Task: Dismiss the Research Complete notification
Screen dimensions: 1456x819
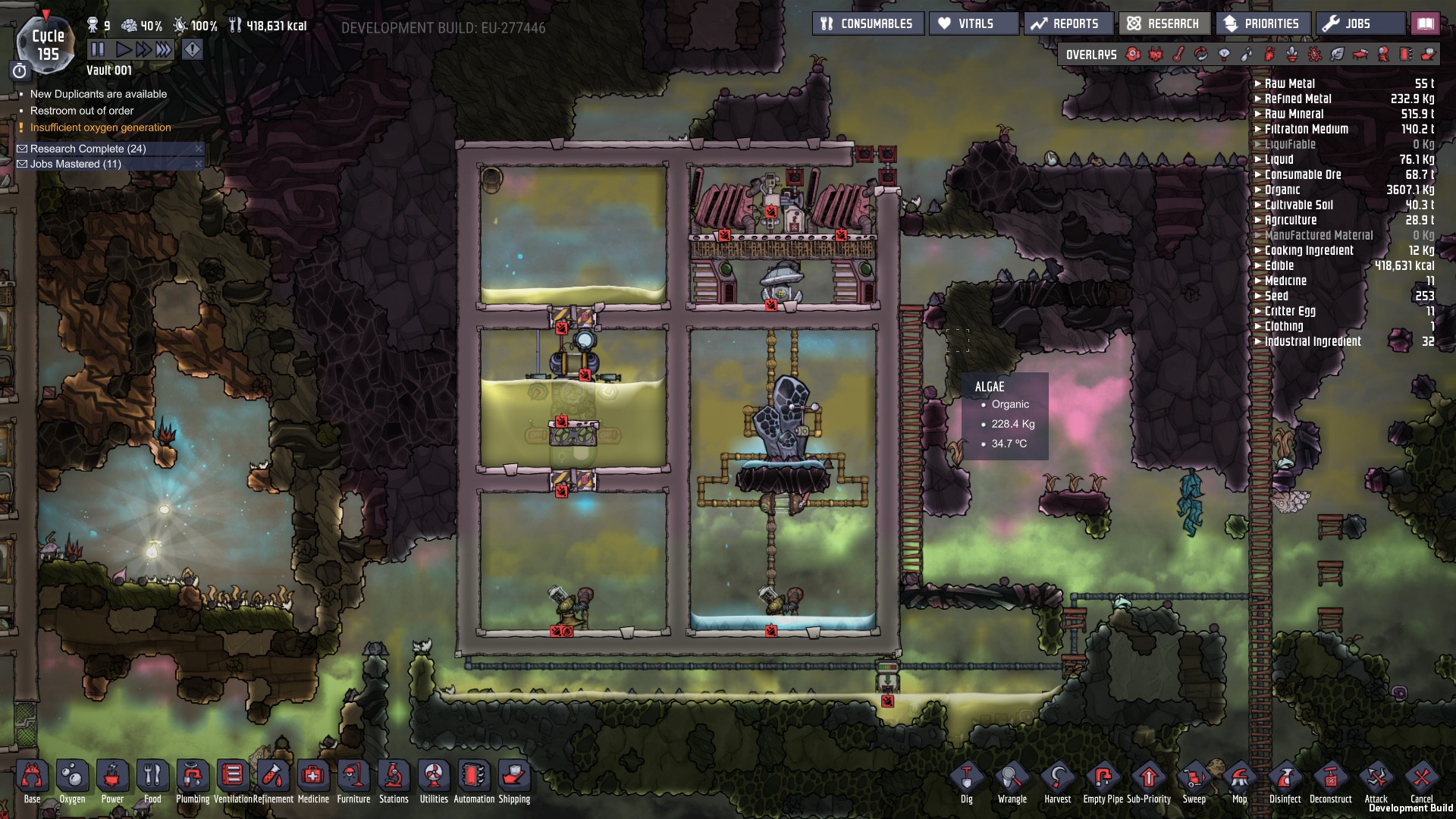Action: [199, 149]
